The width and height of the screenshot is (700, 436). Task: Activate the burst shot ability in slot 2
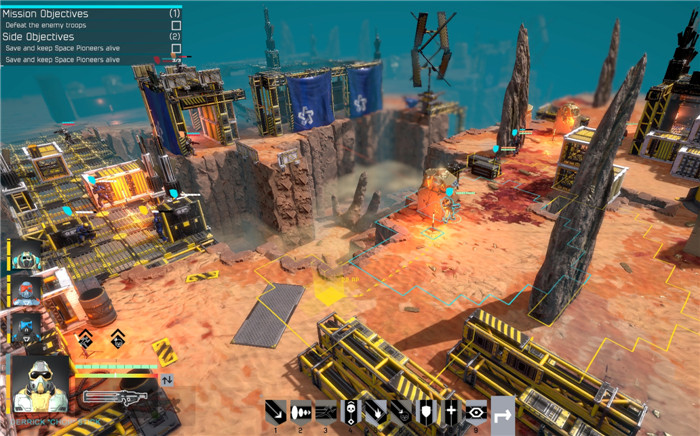300,411
